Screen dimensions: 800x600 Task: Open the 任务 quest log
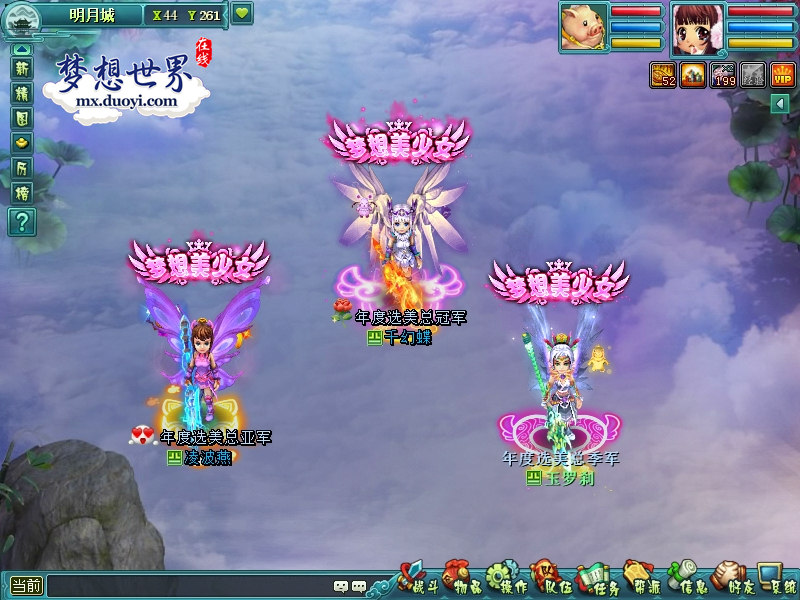[x=593, y=580]
